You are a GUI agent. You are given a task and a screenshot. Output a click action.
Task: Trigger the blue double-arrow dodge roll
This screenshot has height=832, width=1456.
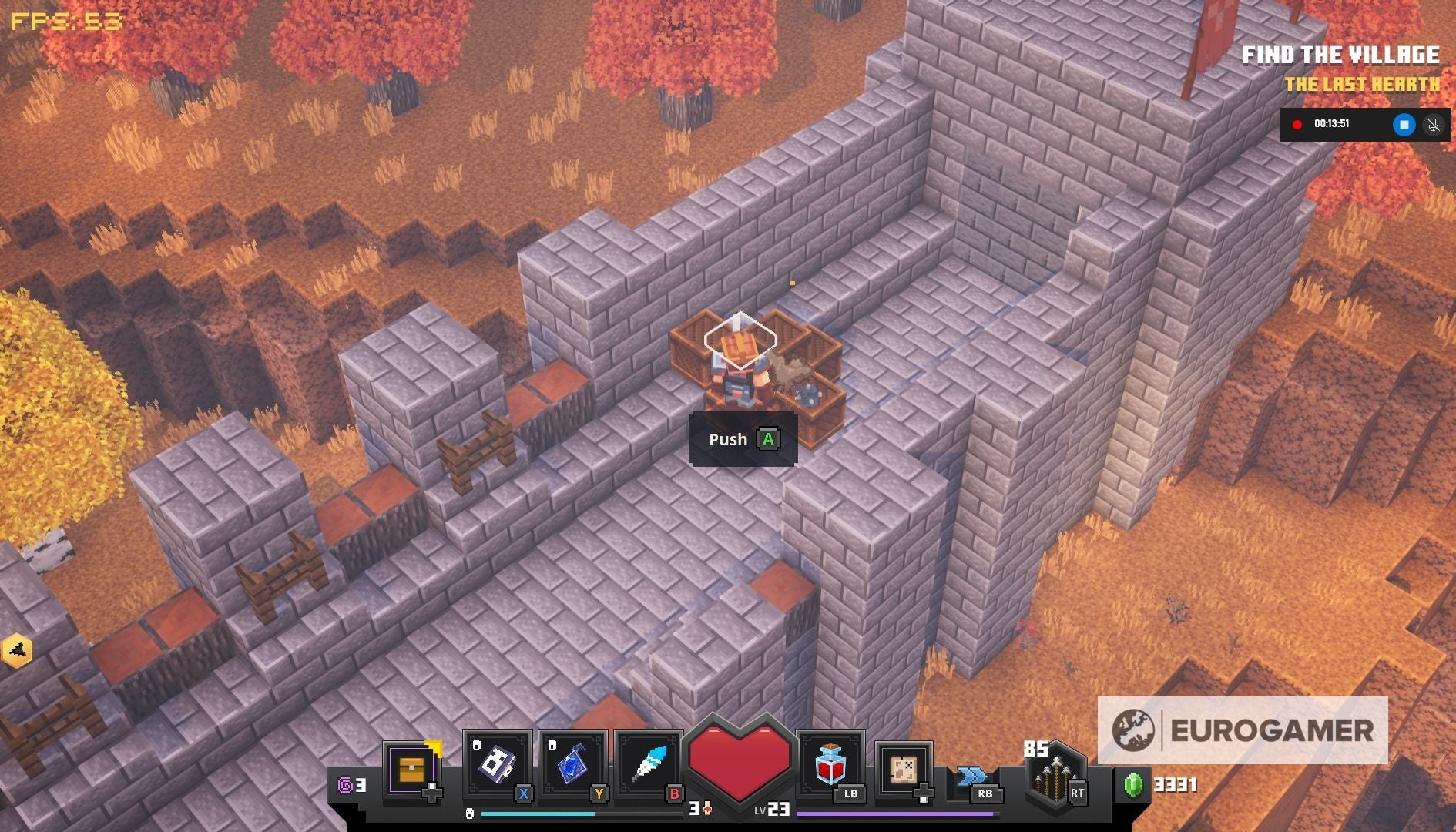coord(972,775)
